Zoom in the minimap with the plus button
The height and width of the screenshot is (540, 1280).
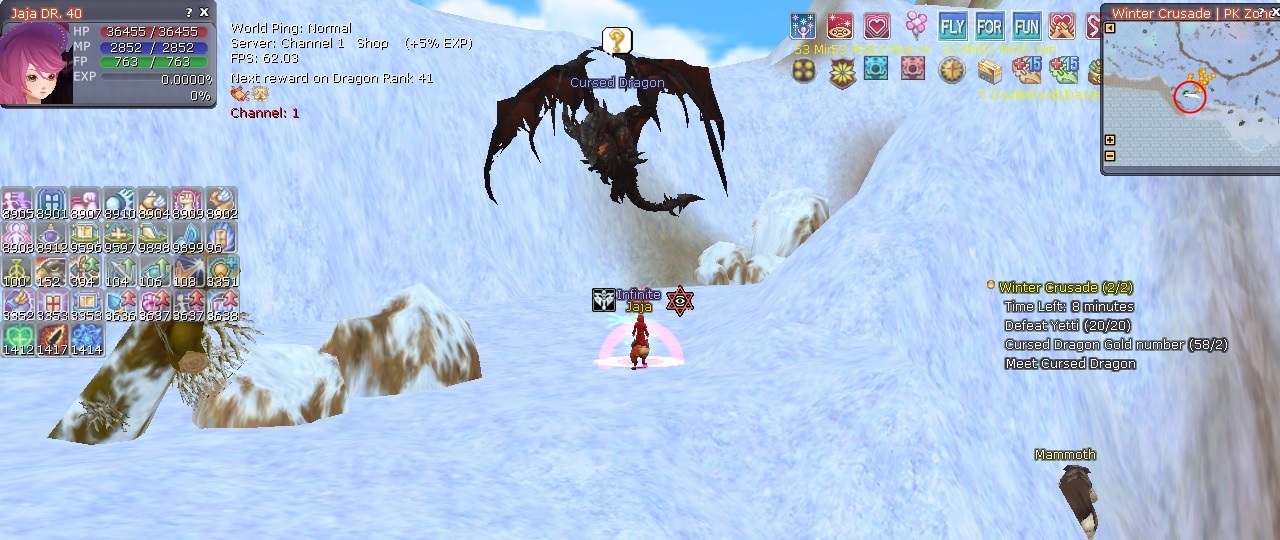tap(1110, 141)
